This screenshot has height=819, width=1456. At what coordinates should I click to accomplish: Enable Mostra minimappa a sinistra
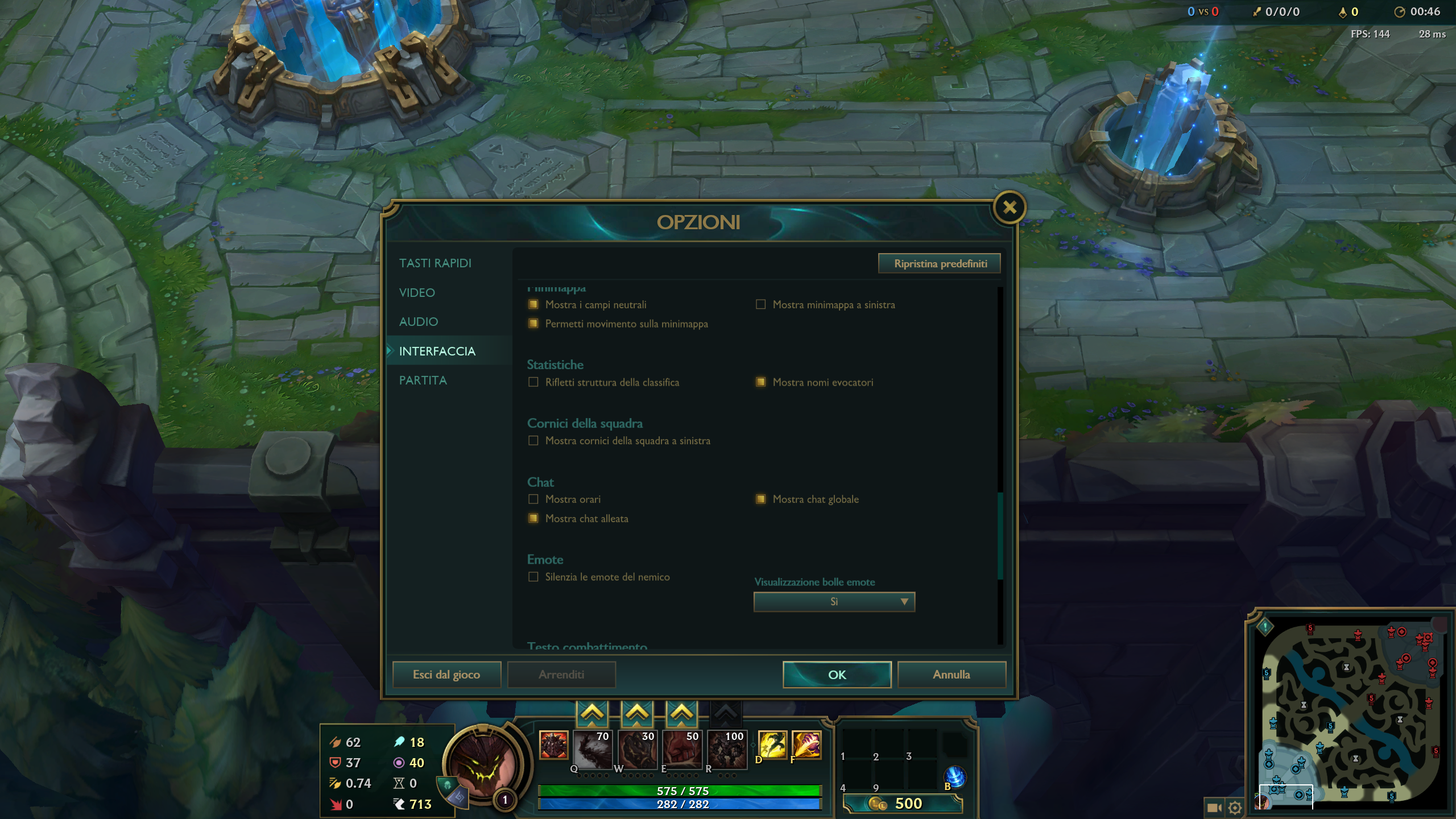click(x=760, y=305)
